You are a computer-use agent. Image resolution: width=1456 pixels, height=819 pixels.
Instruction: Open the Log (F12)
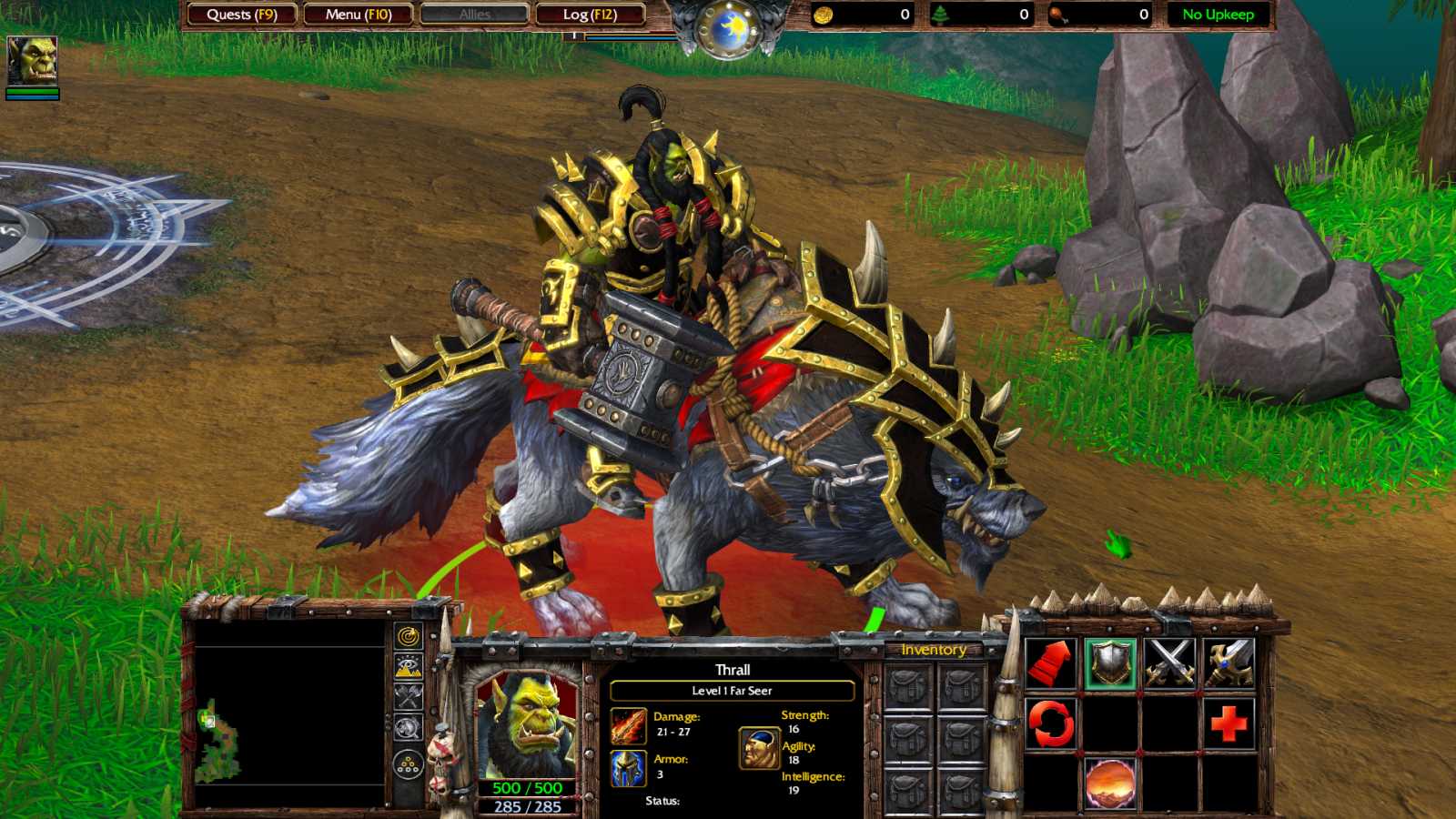pos(588,15)
